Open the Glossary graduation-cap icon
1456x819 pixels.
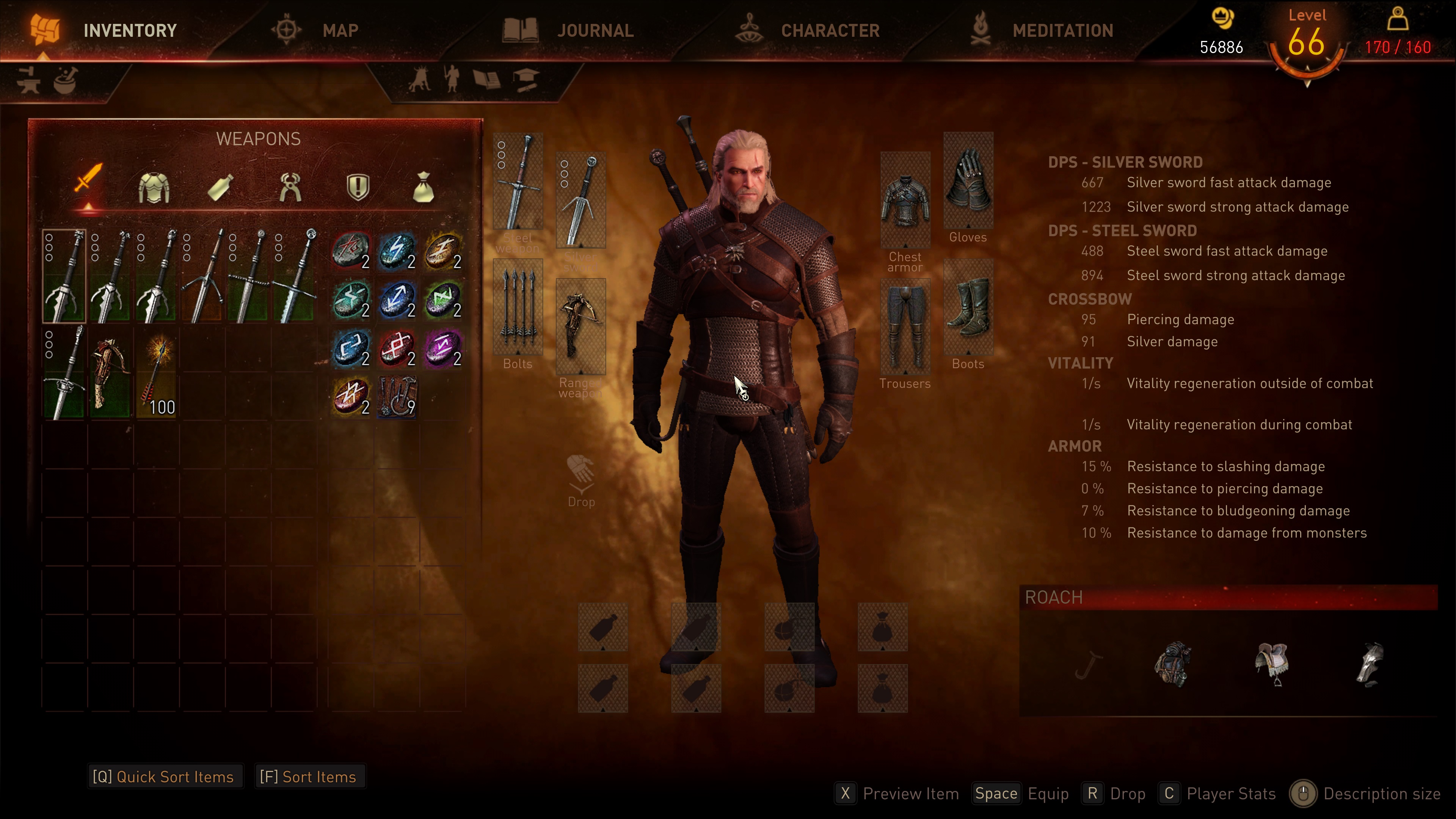pos(526,79)
